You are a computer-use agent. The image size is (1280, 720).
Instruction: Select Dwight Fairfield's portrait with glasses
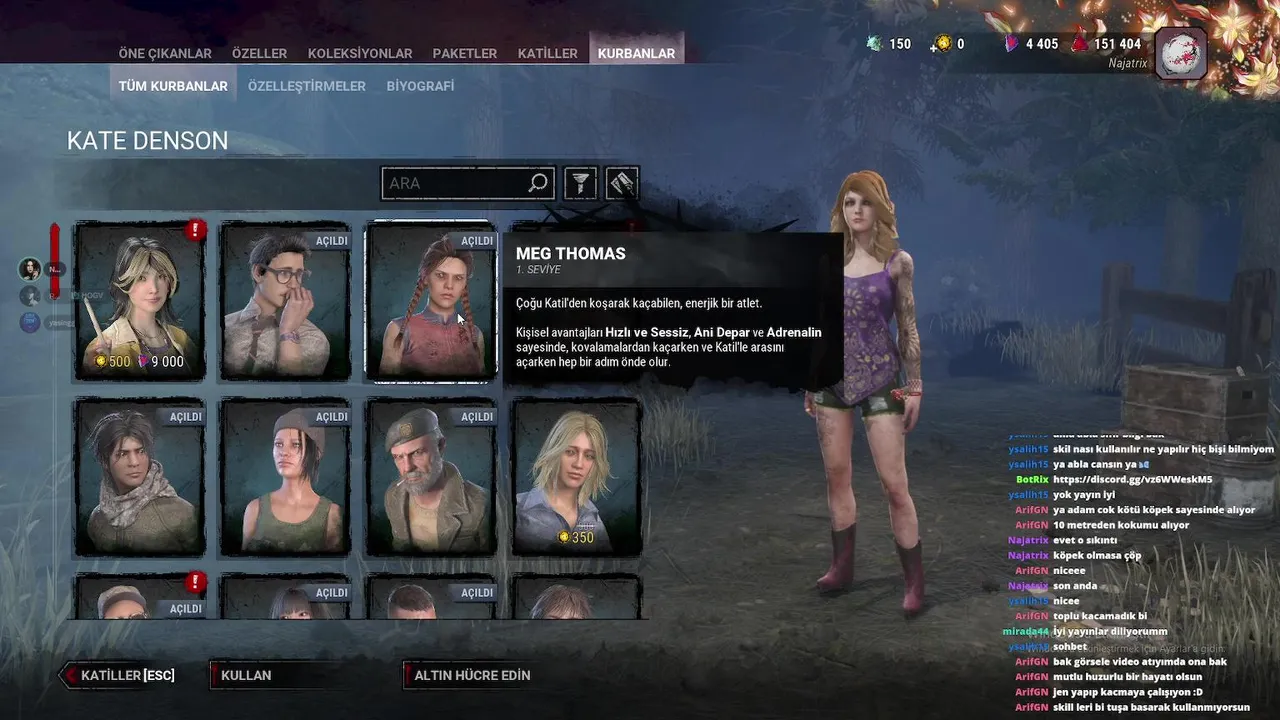[x=286, y=300]
